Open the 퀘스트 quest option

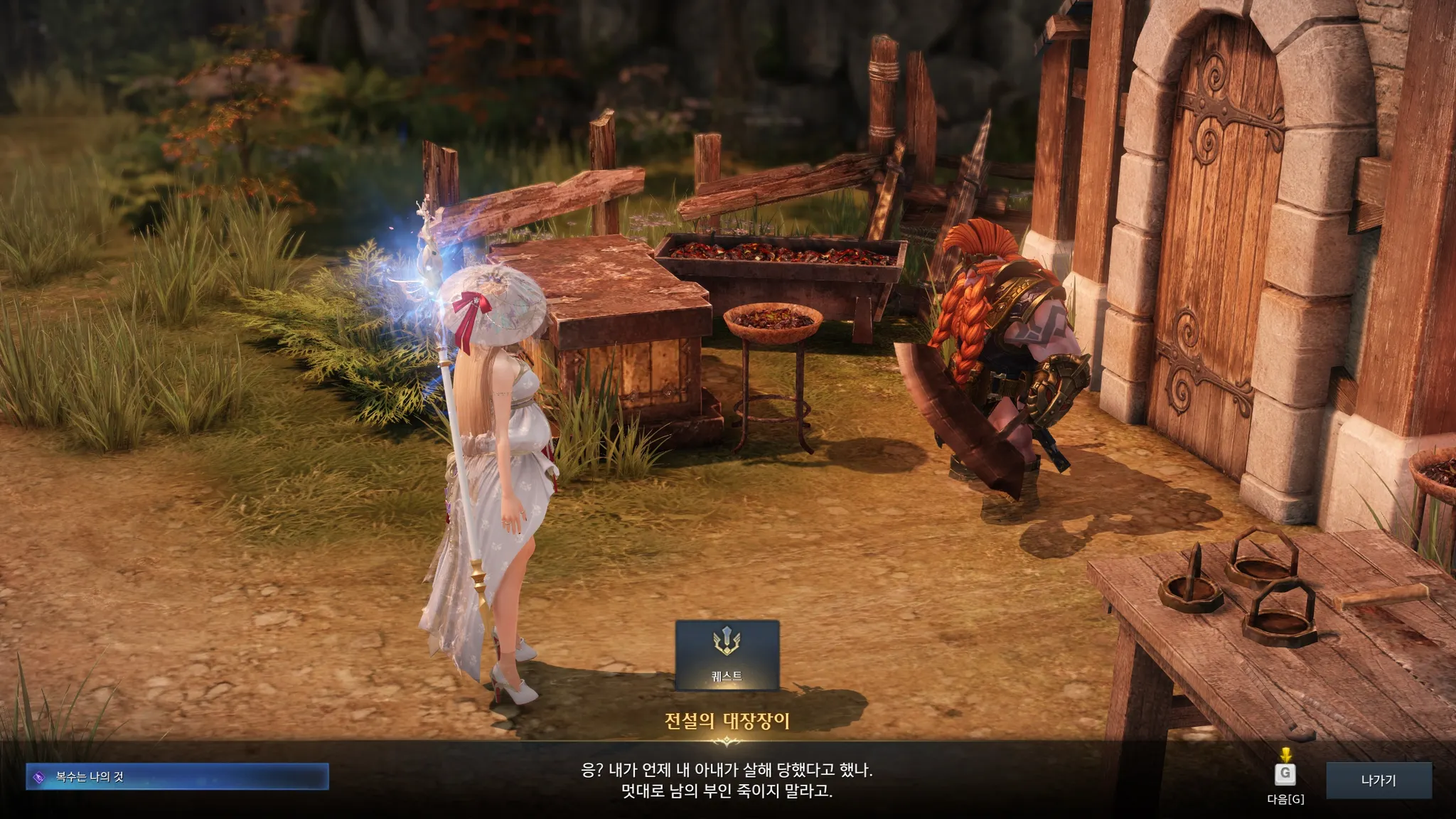[x=727, y=655]
